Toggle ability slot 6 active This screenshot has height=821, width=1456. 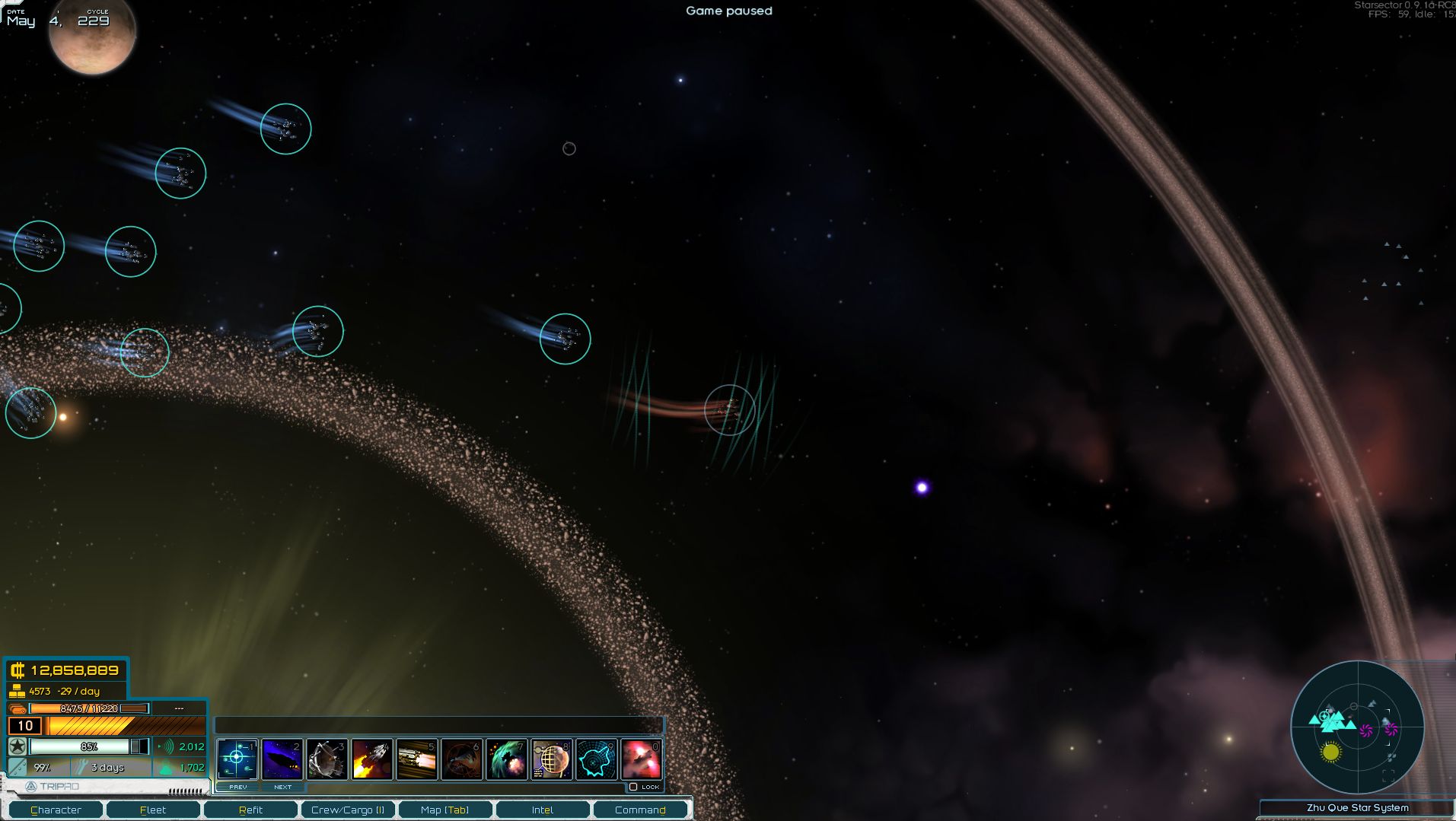pyautogui.click(x=463, y=758)
